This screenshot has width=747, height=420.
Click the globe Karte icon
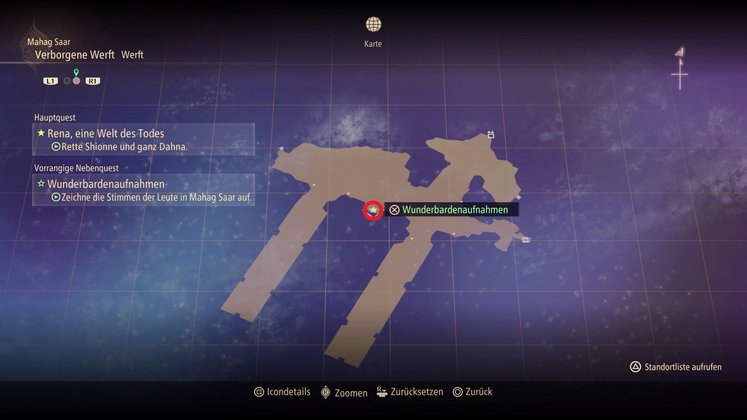[x=372, y=24]
